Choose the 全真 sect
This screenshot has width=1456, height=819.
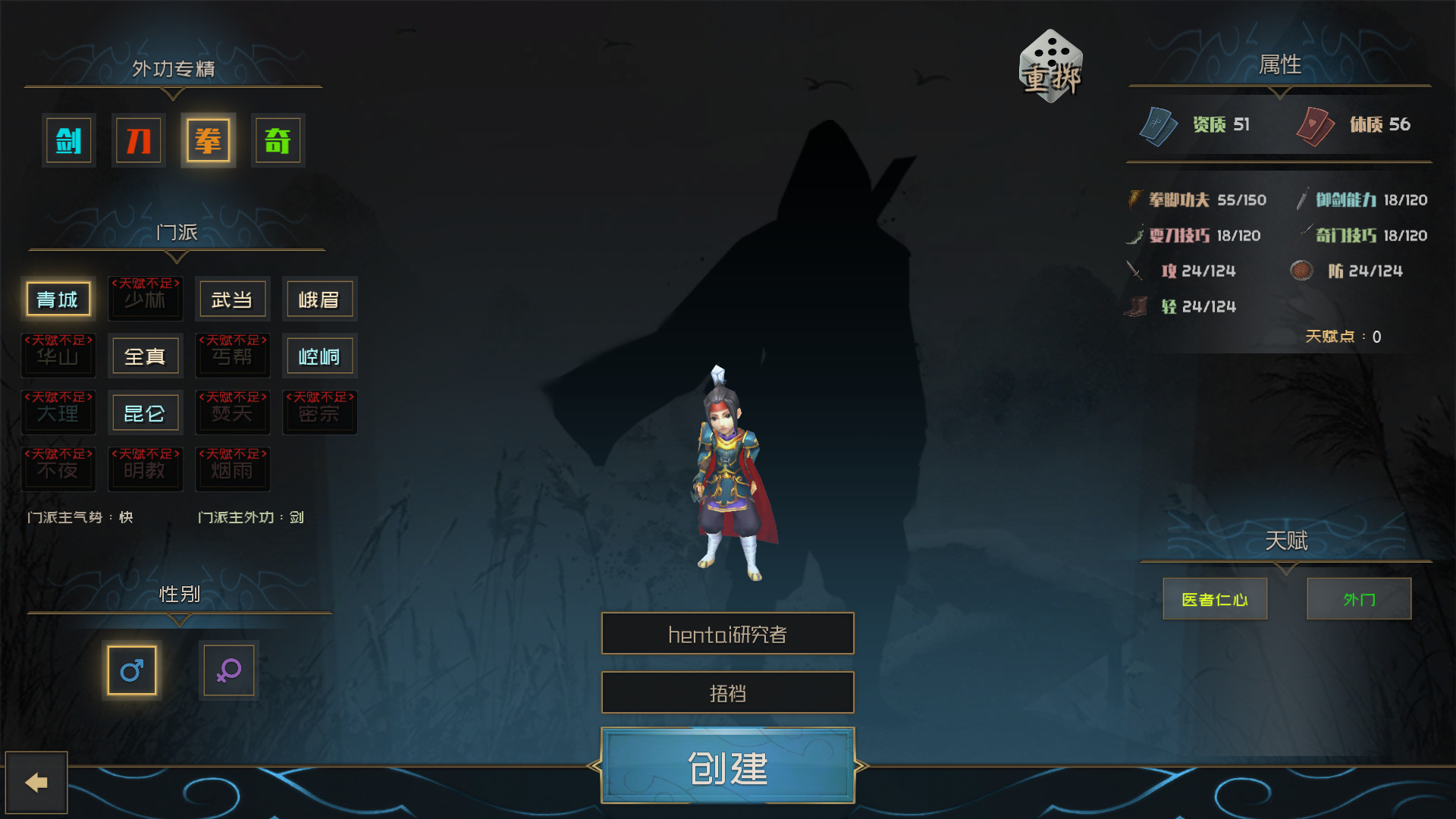point(145,356)
